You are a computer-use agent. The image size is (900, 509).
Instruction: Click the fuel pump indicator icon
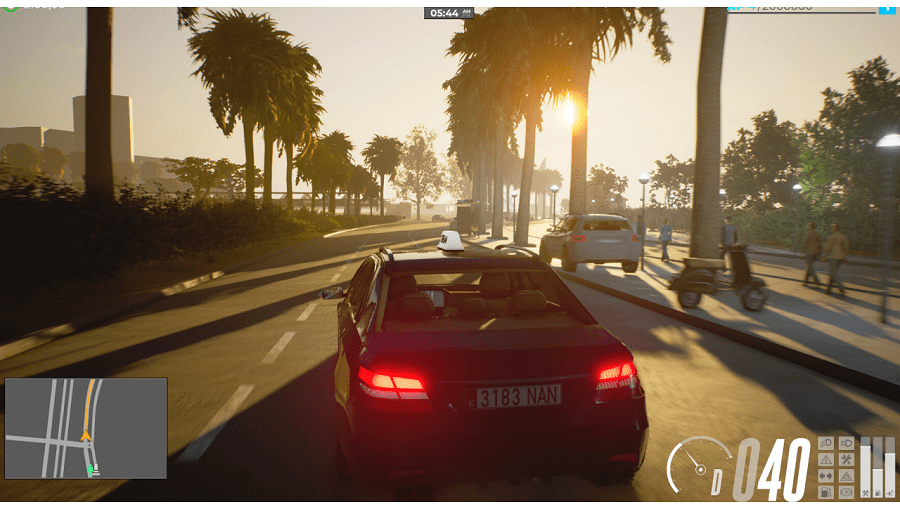pyautogui.click(x=826, y=492)
